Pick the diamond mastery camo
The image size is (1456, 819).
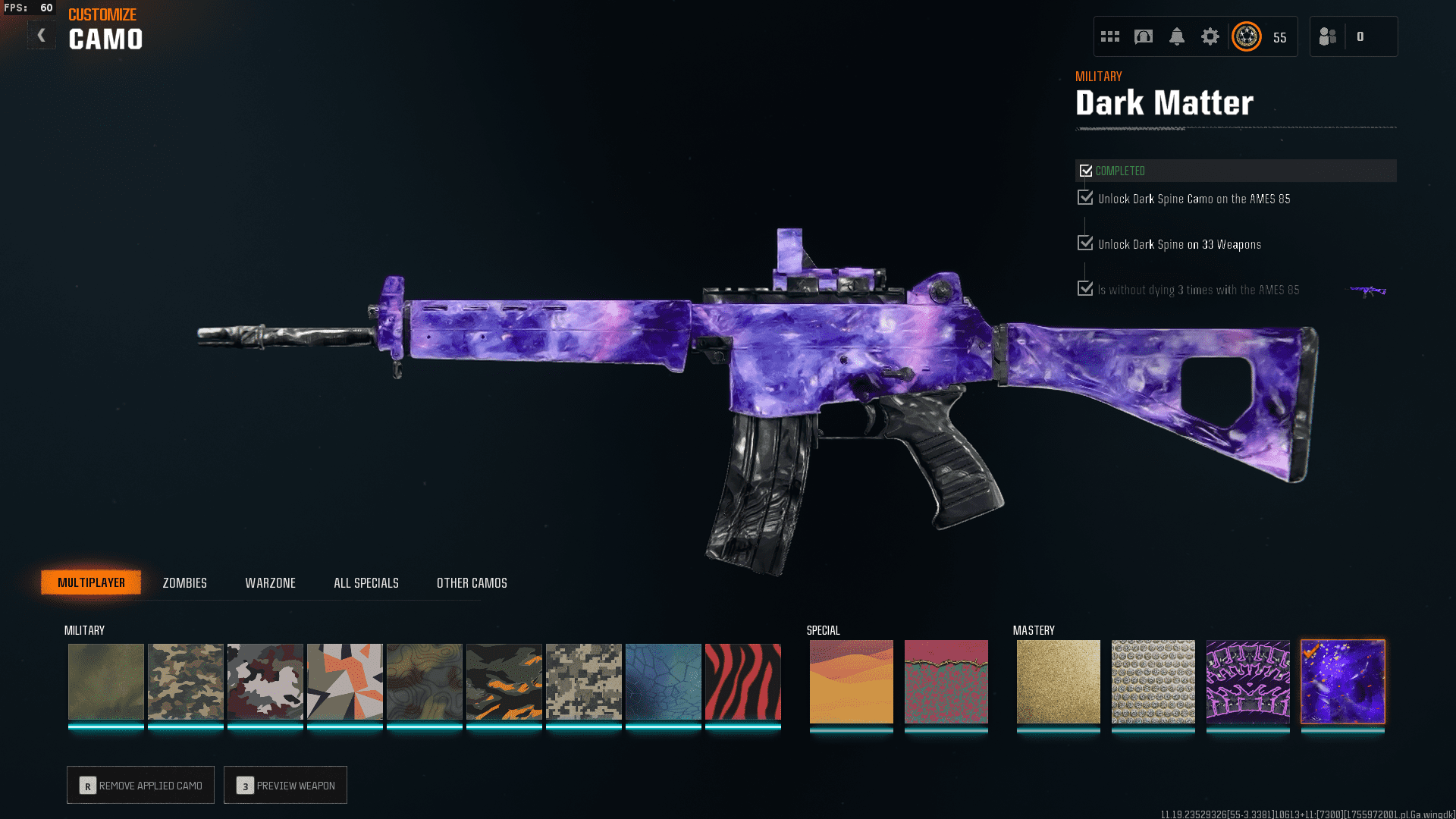pyautogui.click(x=1153, y=682)
